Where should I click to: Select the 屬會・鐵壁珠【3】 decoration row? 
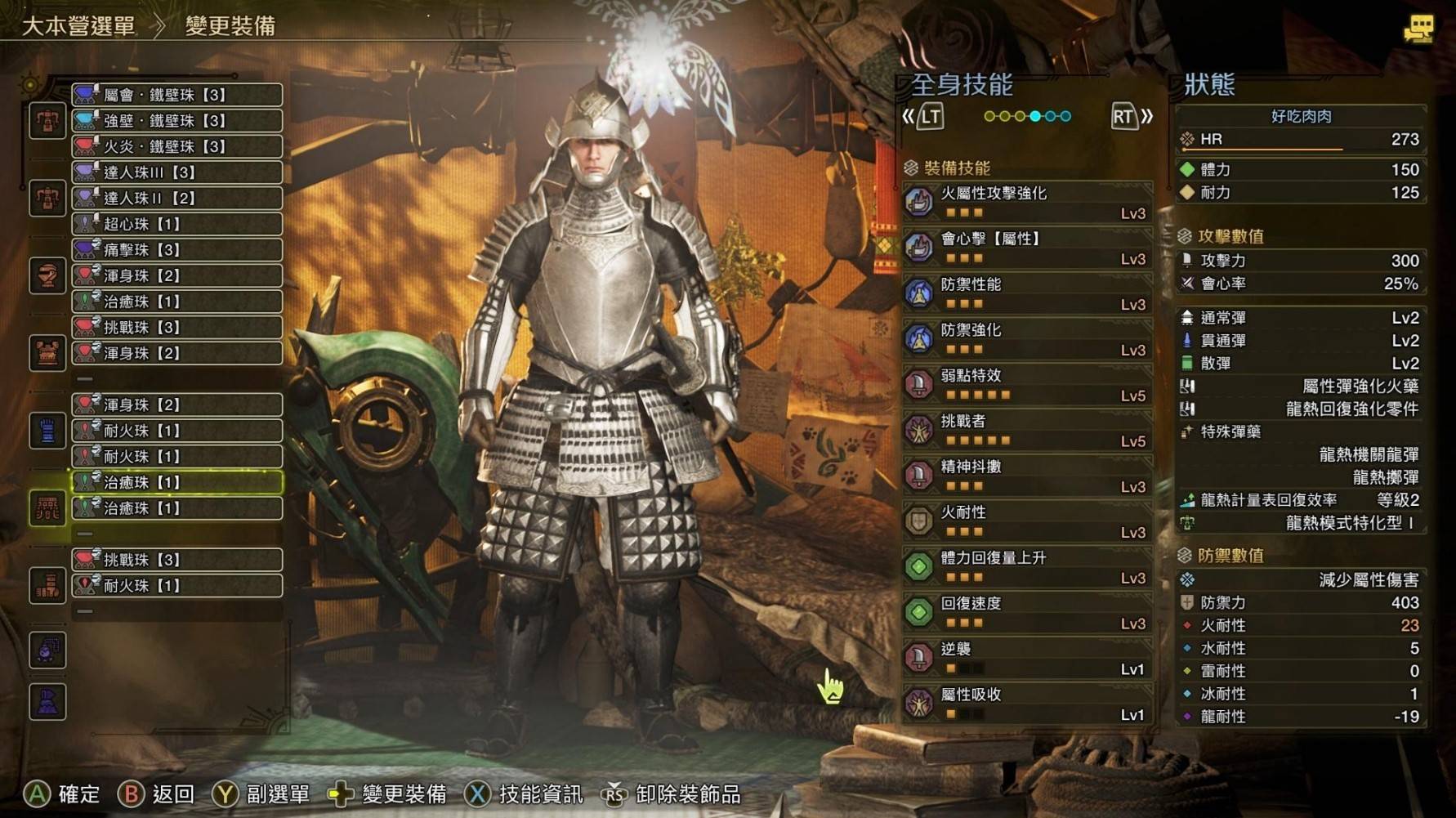pos(177,95)
